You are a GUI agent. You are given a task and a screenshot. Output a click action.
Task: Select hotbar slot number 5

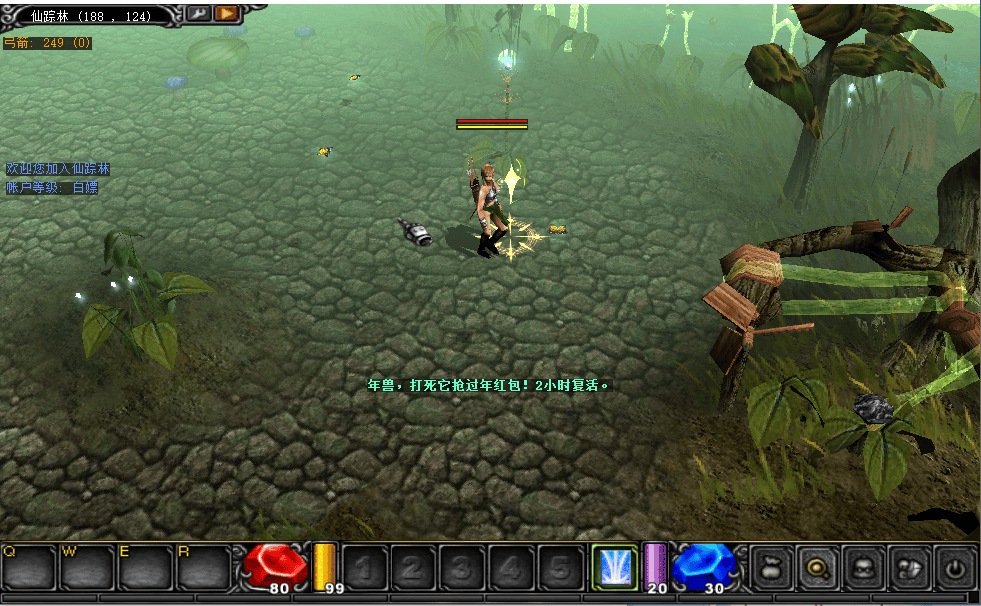tap(560, 568)
